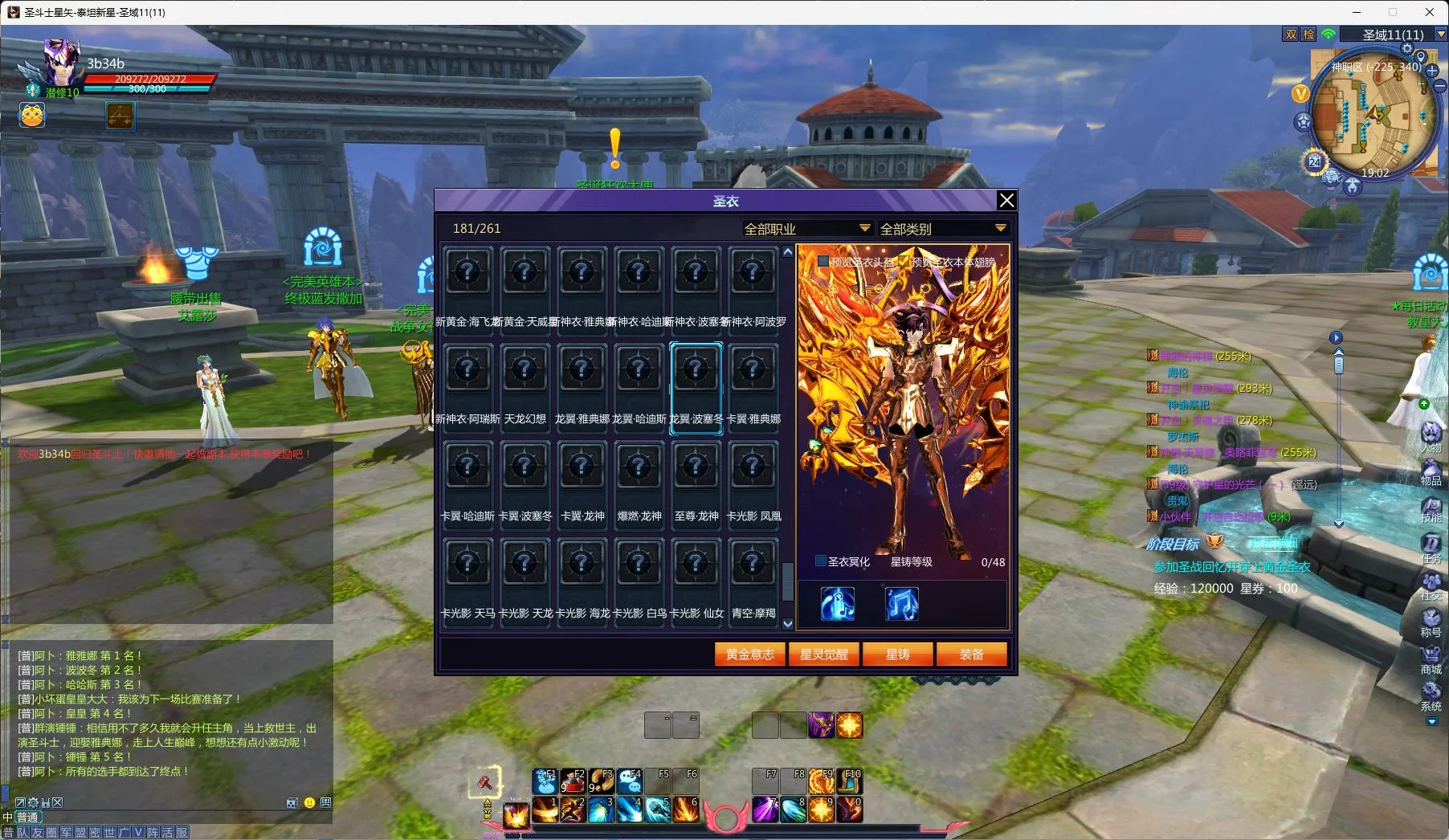Click the 黄金意志 button
Image resolution: width=1449 pixels, height=840 pixels.
[x=749, y=654]
